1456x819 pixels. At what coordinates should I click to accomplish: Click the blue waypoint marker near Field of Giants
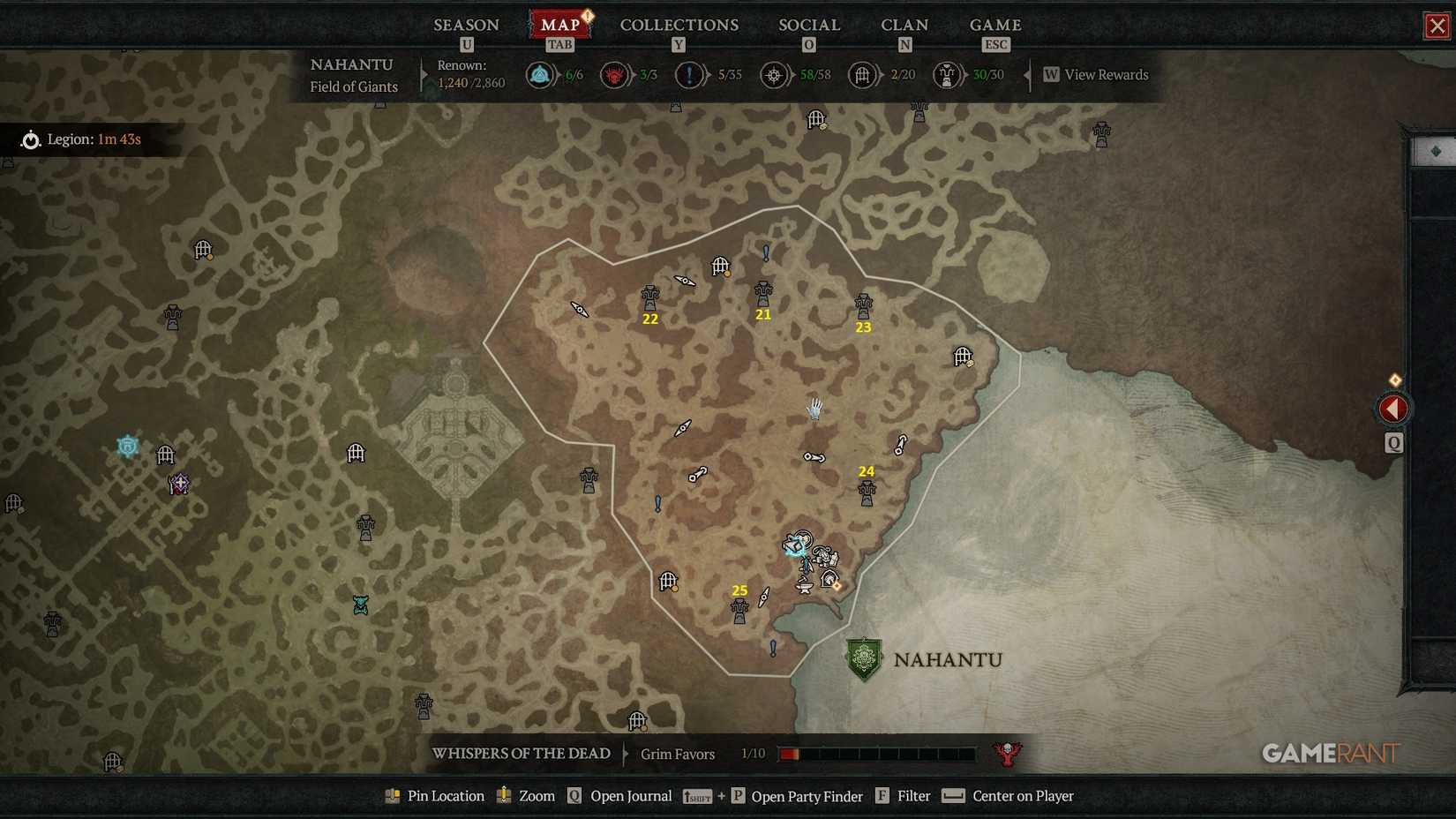coord(127,447)
